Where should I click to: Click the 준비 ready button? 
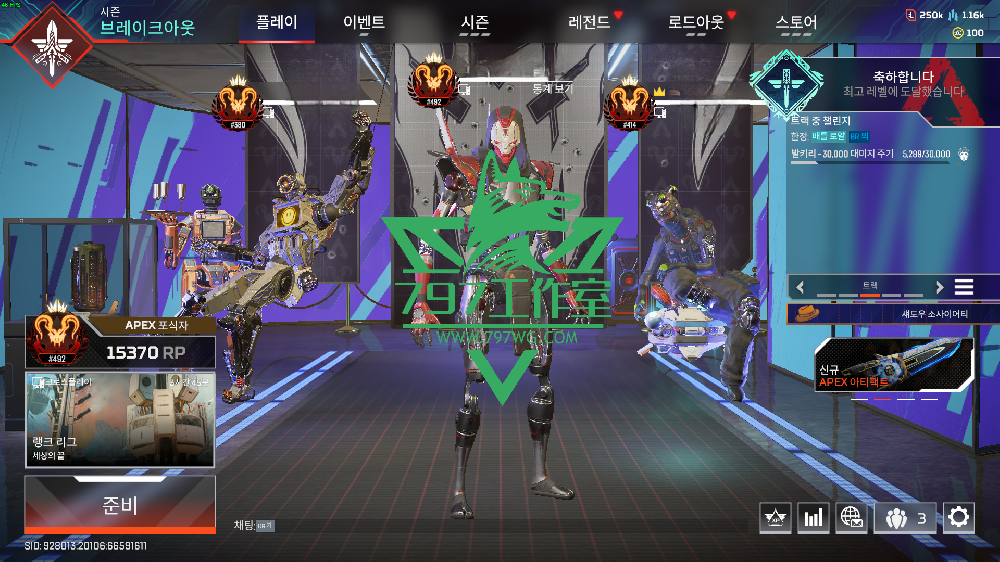(x=120, y=504)
